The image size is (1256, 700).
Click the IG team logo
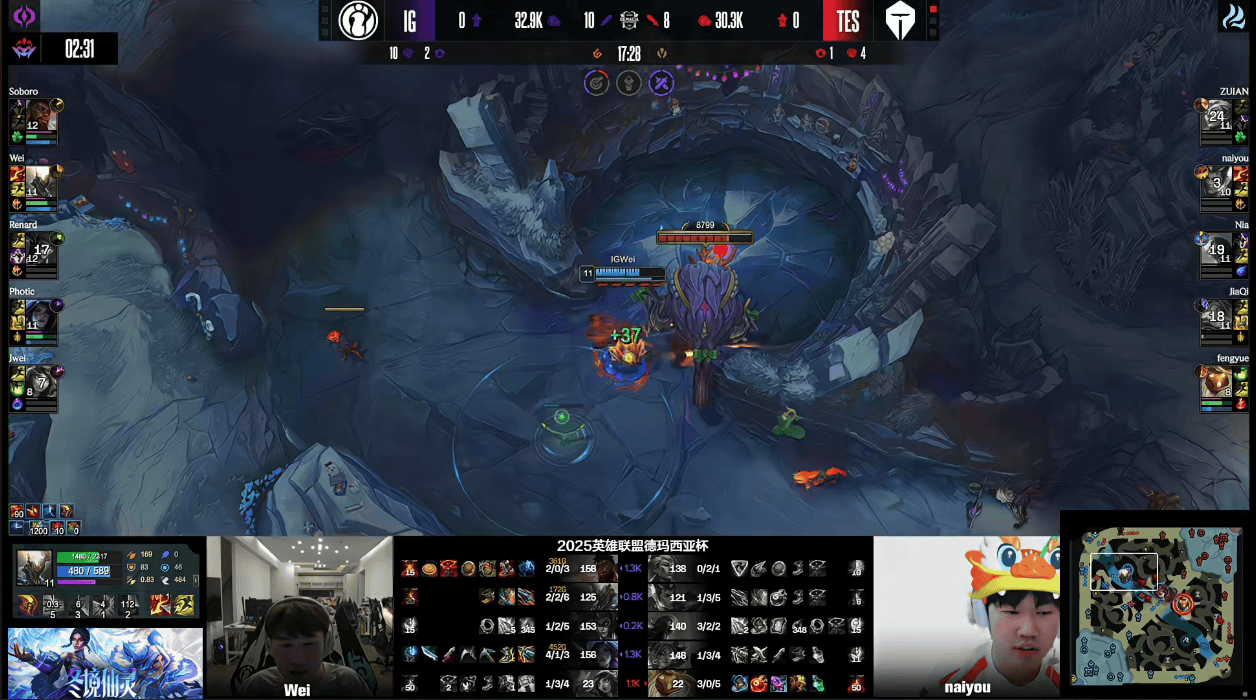(358, 20)
